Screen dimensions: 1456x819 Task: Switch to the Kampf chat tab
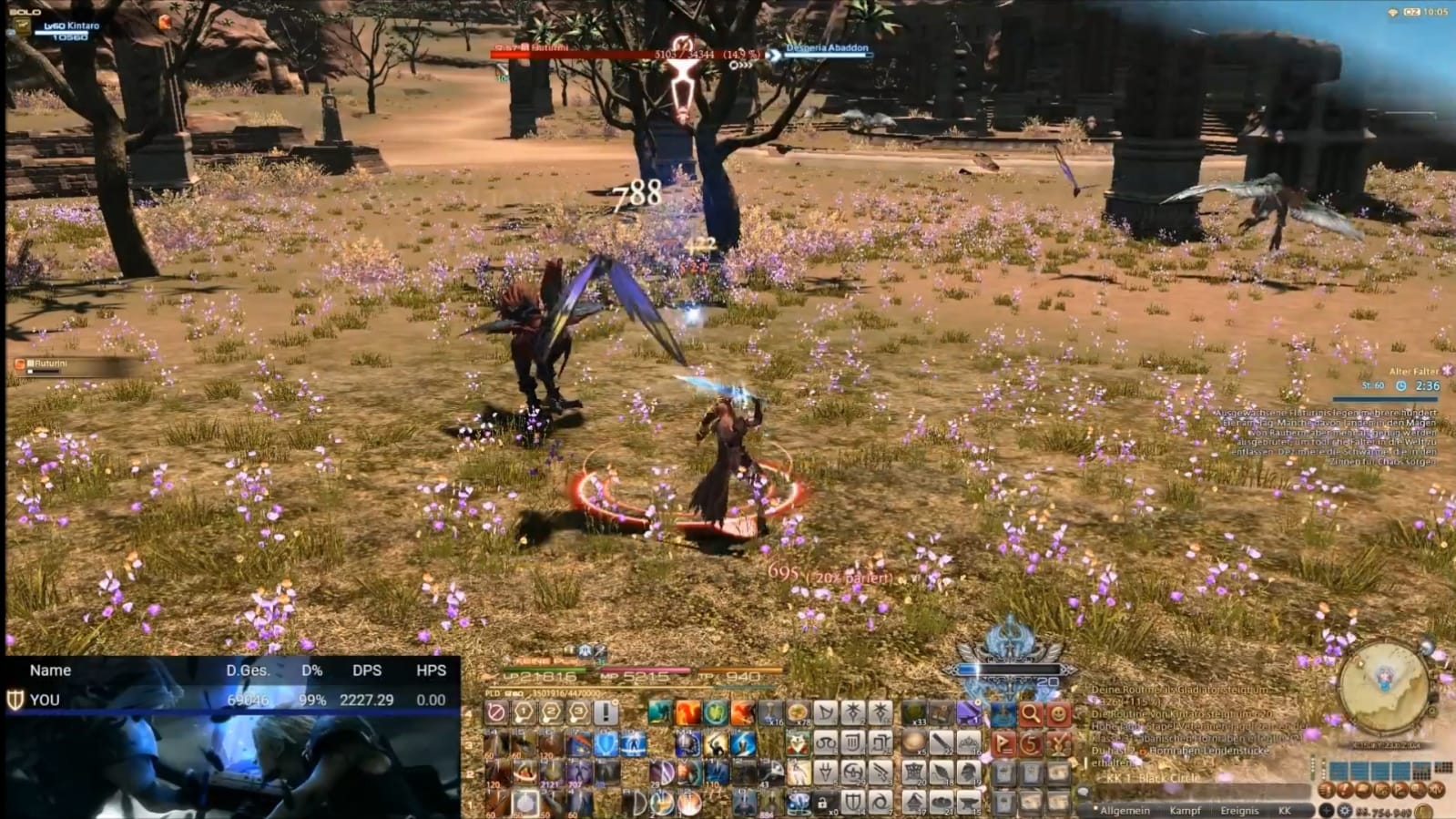[1186, 811]
